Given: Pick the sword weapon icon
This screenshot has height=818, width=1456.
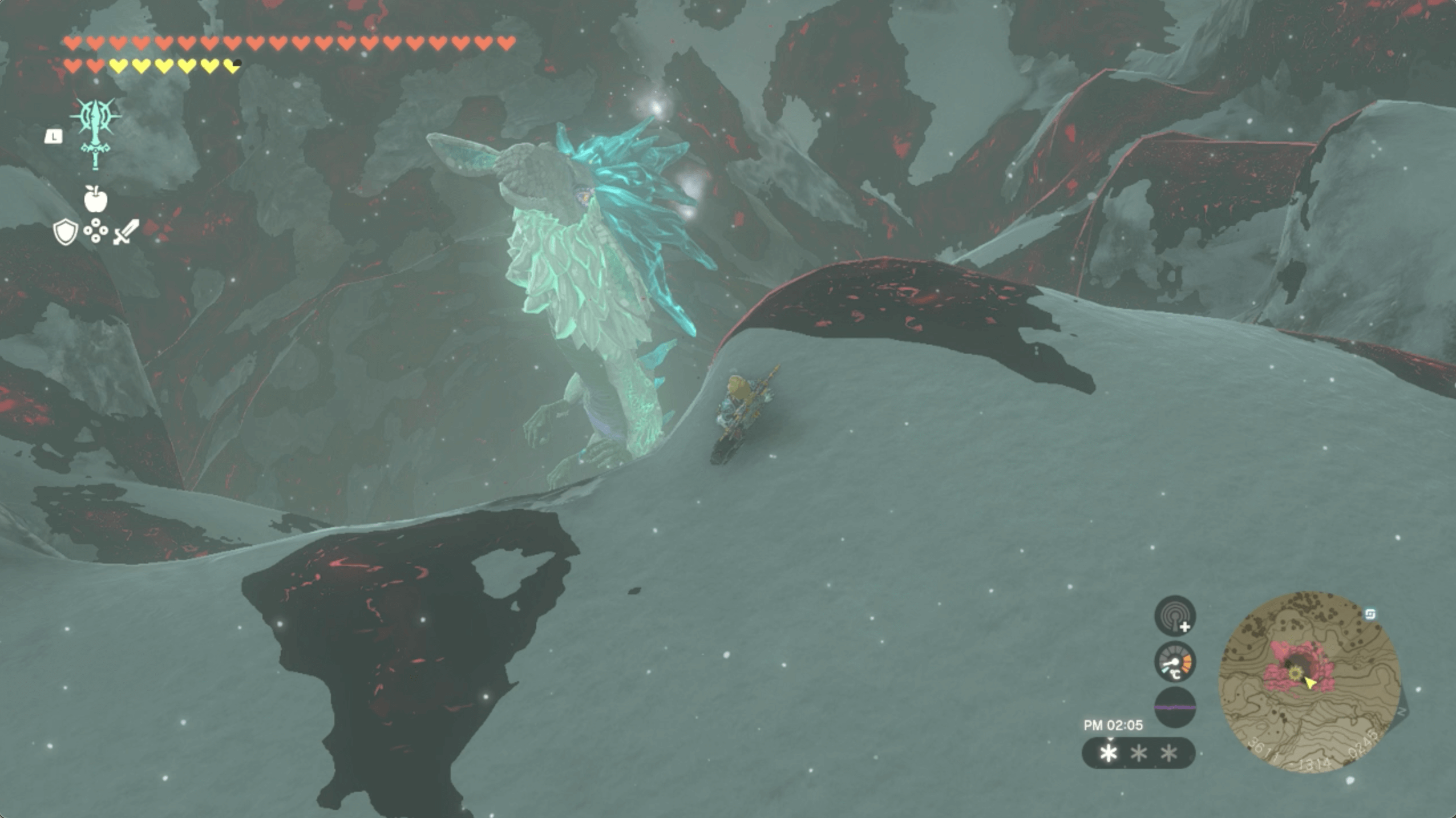Looking at the screenshot, I should pos(126,232).
